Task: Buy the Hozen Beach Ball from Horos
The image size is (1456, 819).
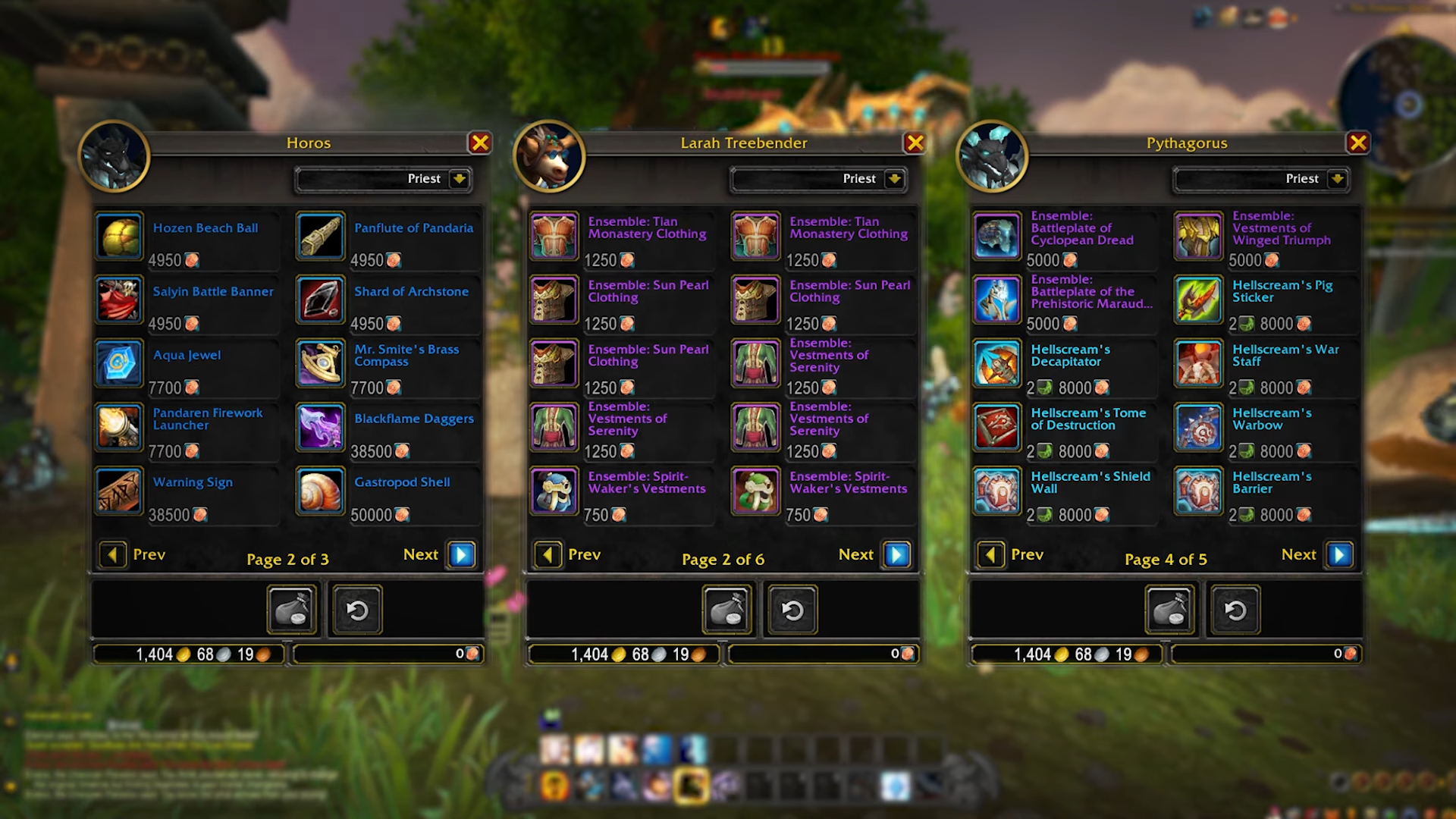Action: point(119,236)
